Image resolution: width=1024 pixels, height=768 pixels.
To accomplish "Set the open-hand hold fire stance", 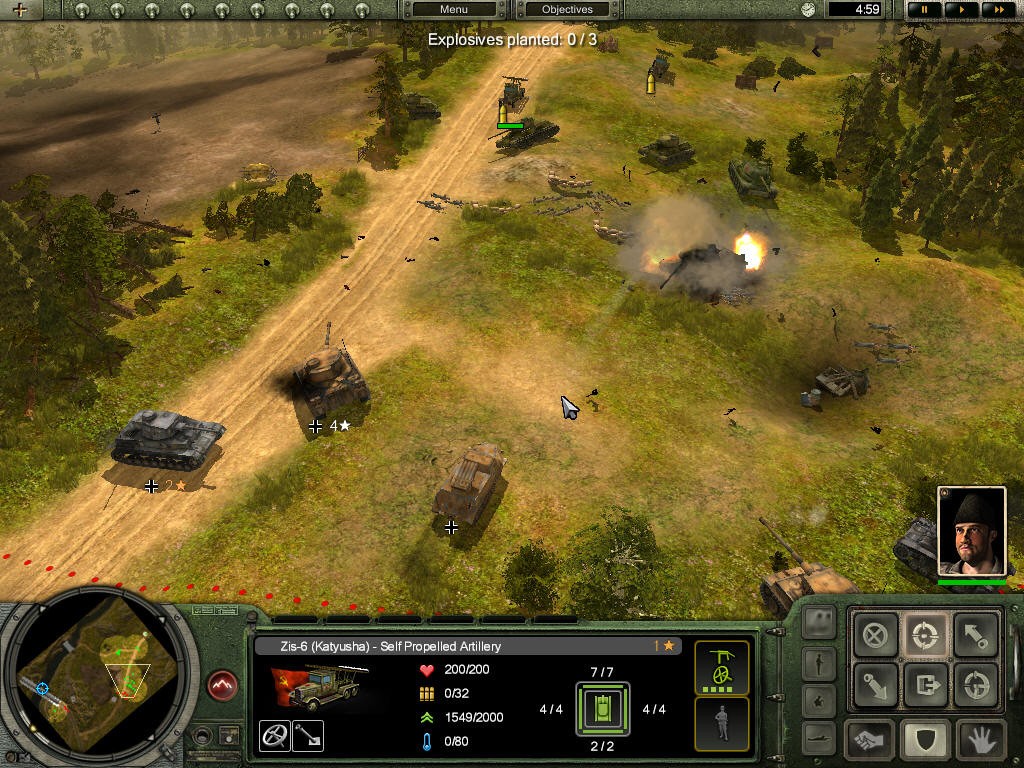I will tap(980, 741).
